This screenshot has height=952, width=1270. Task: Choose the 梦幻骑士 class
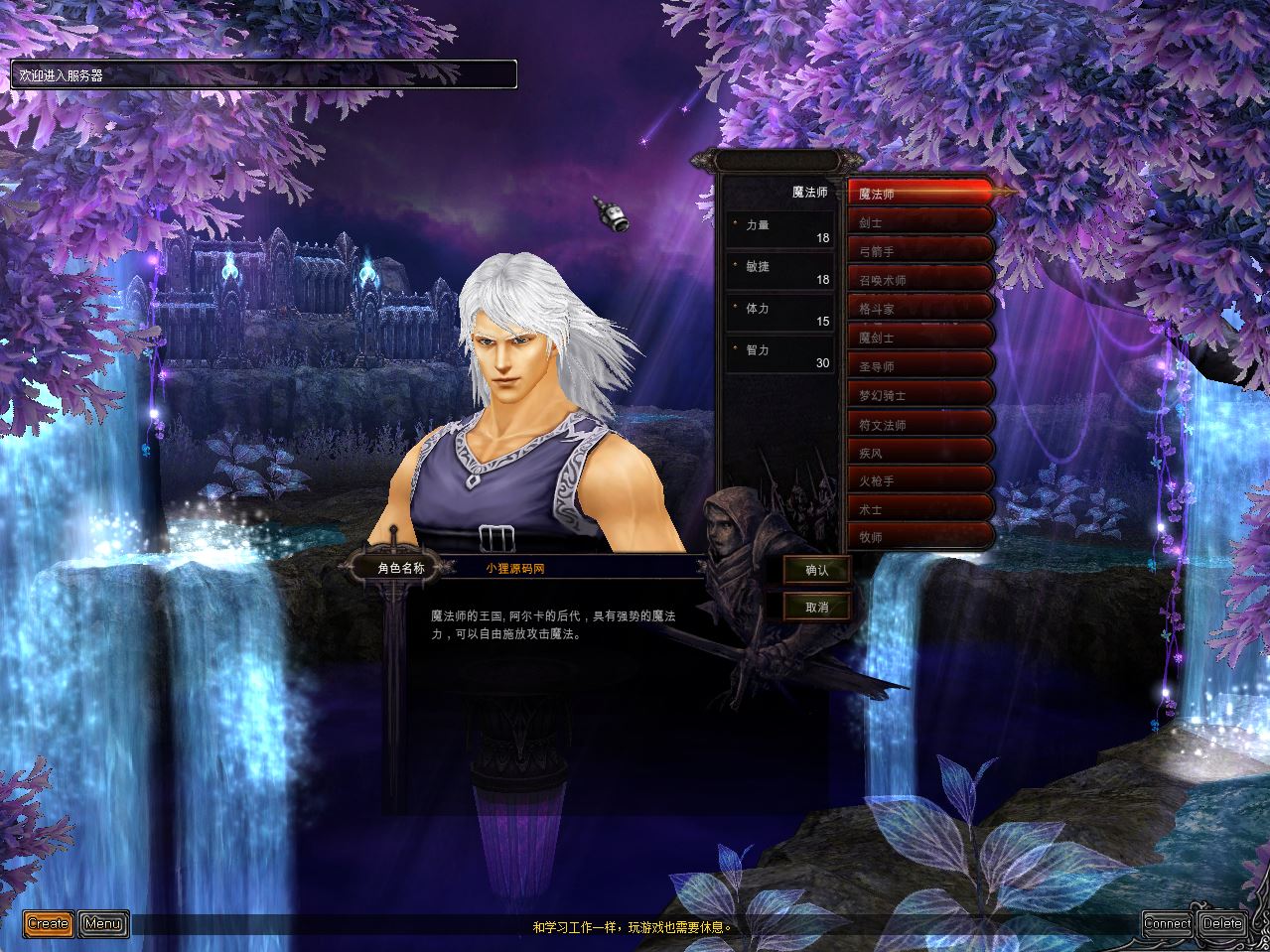pyautogui.click(x=918, y=395)
